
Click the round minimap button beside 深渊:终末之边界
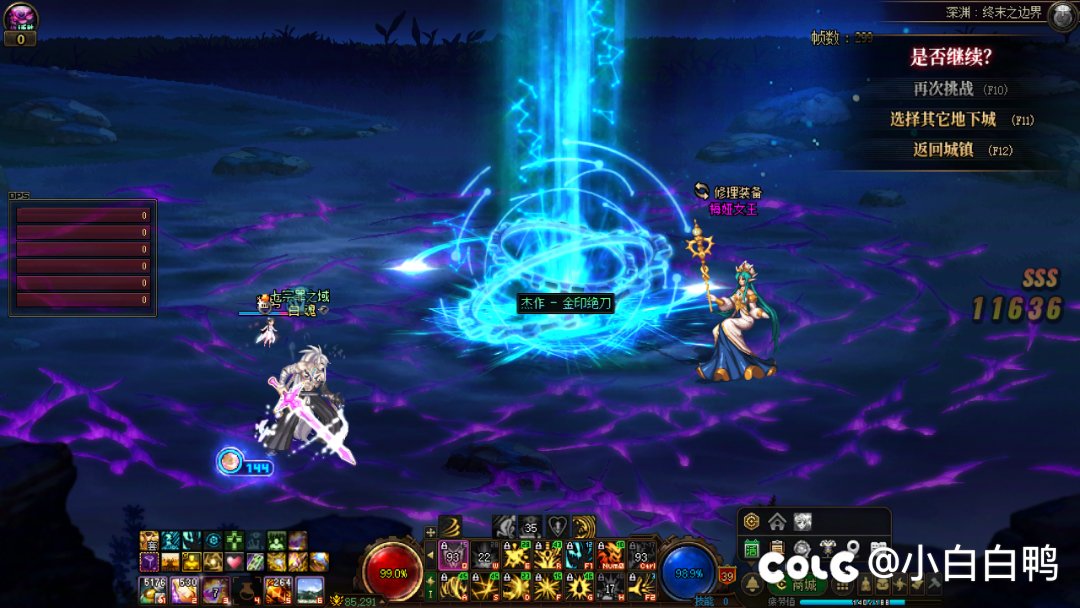coord(1062,15)
